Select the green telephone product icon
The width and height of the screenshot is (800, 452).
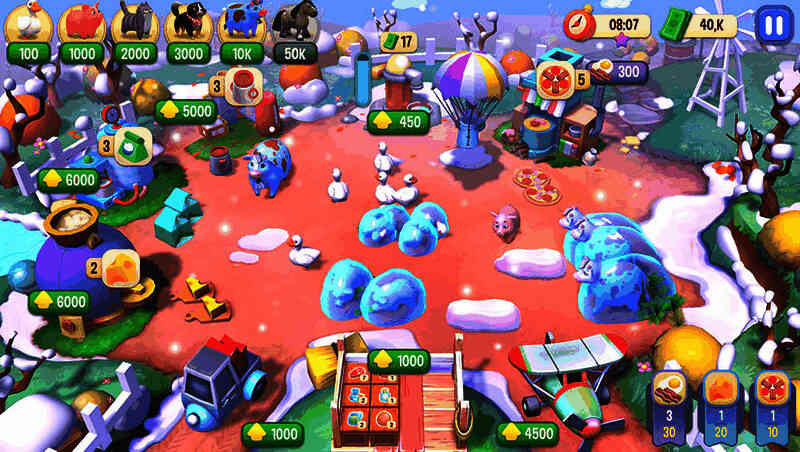131,144
